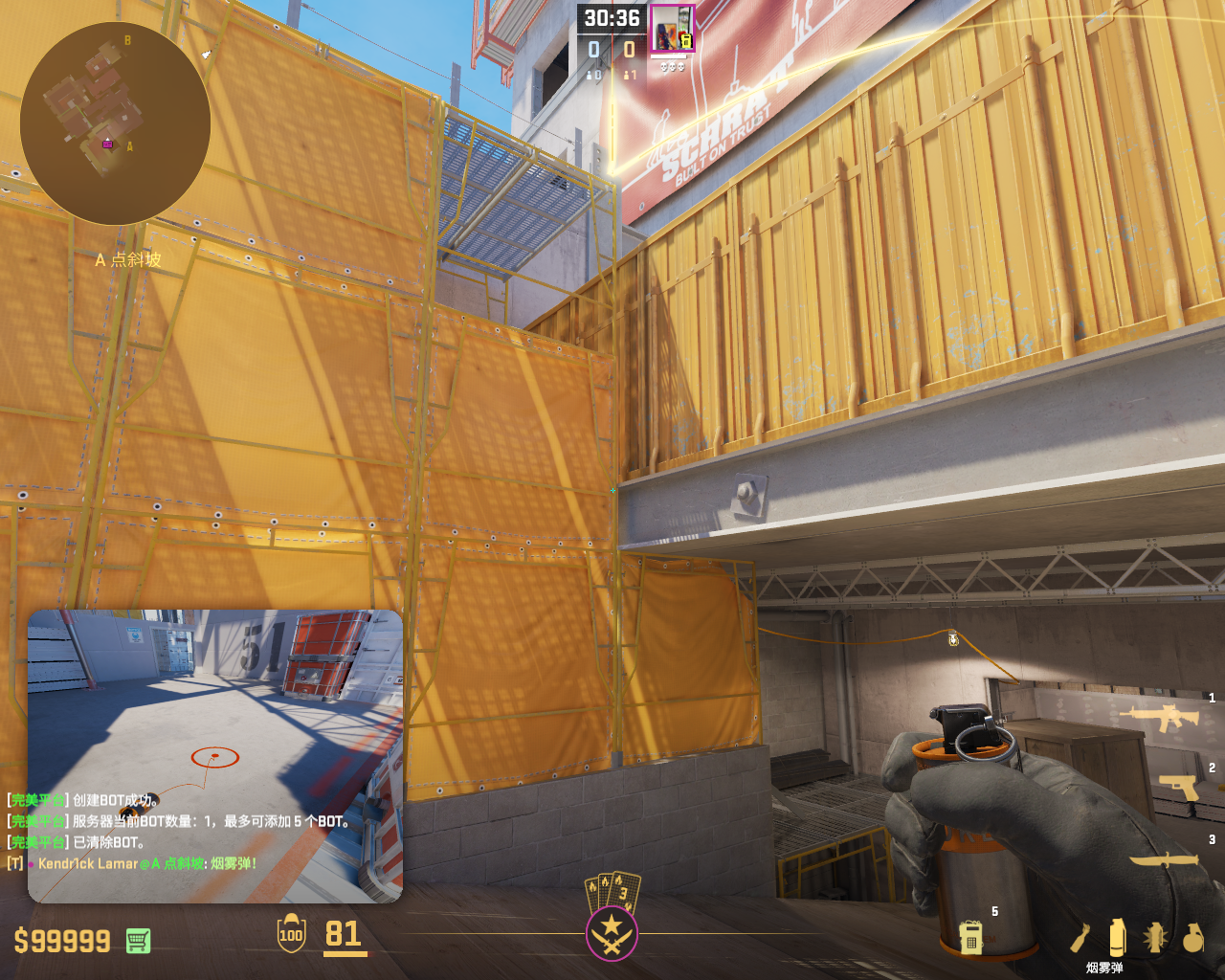Switch to the pistol in slot 2
The height and width of the screenshot is (980, 1225).
[x=1178, y=786]
